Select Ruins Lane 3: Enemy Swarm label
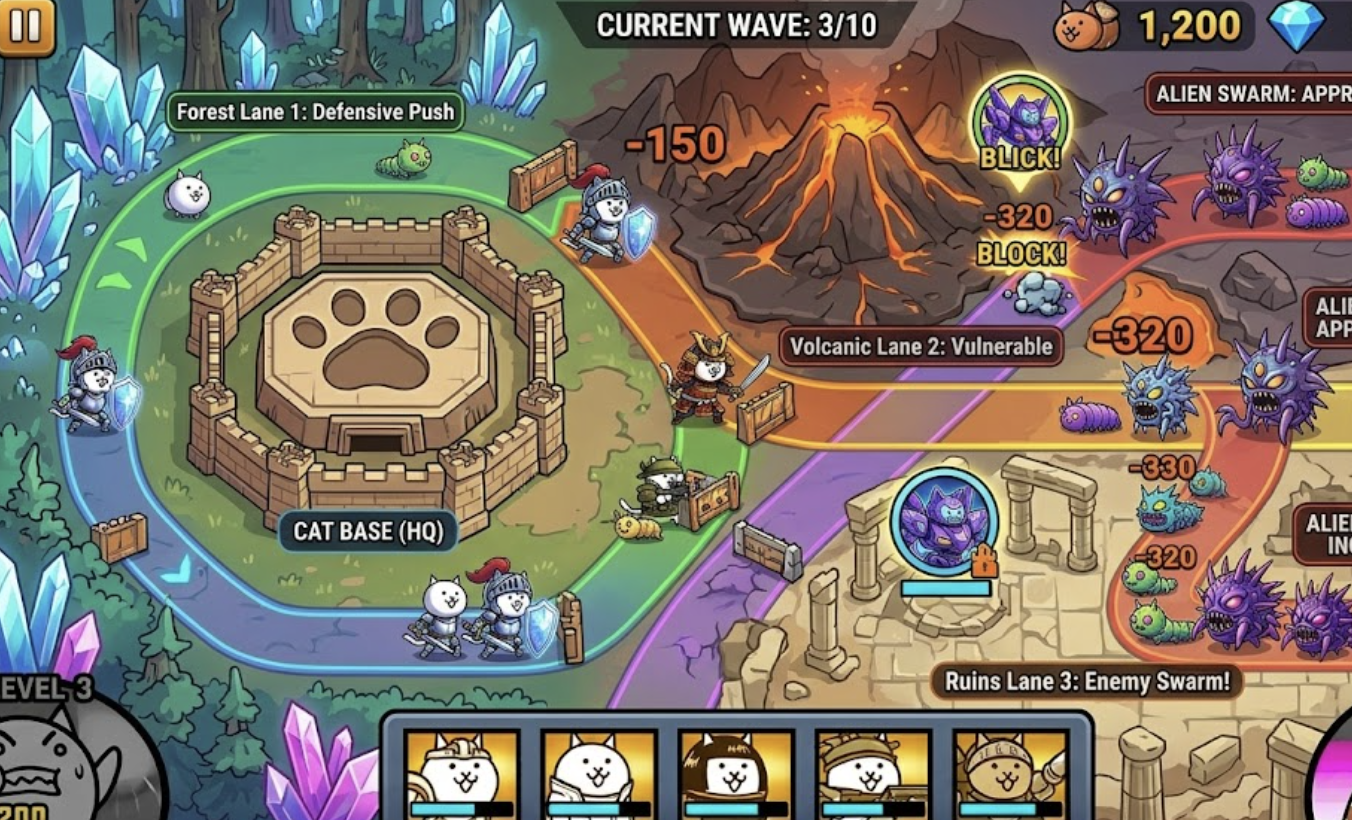Screen dimensions: 1352x820 click(1086, 682)
